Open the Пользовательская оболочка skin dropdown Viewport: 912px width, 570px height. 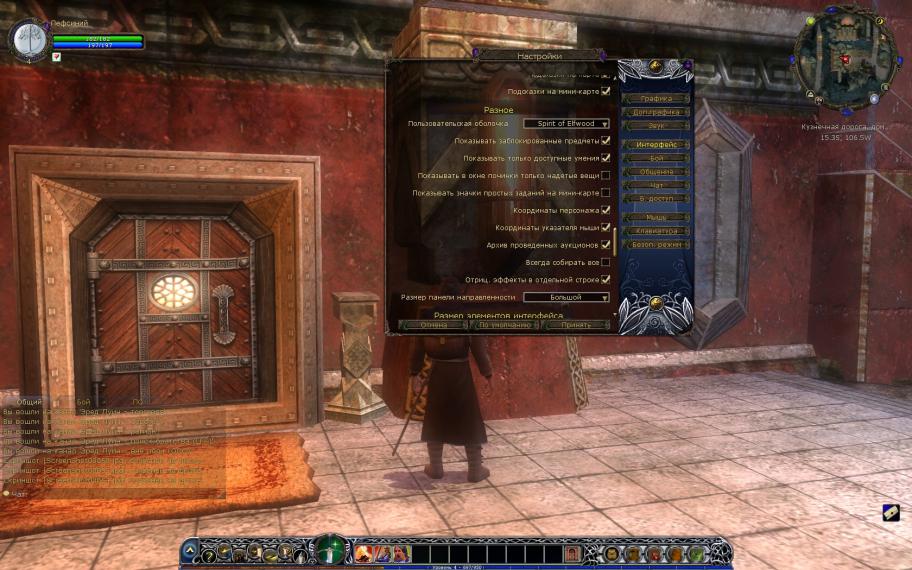click(566, 123)
